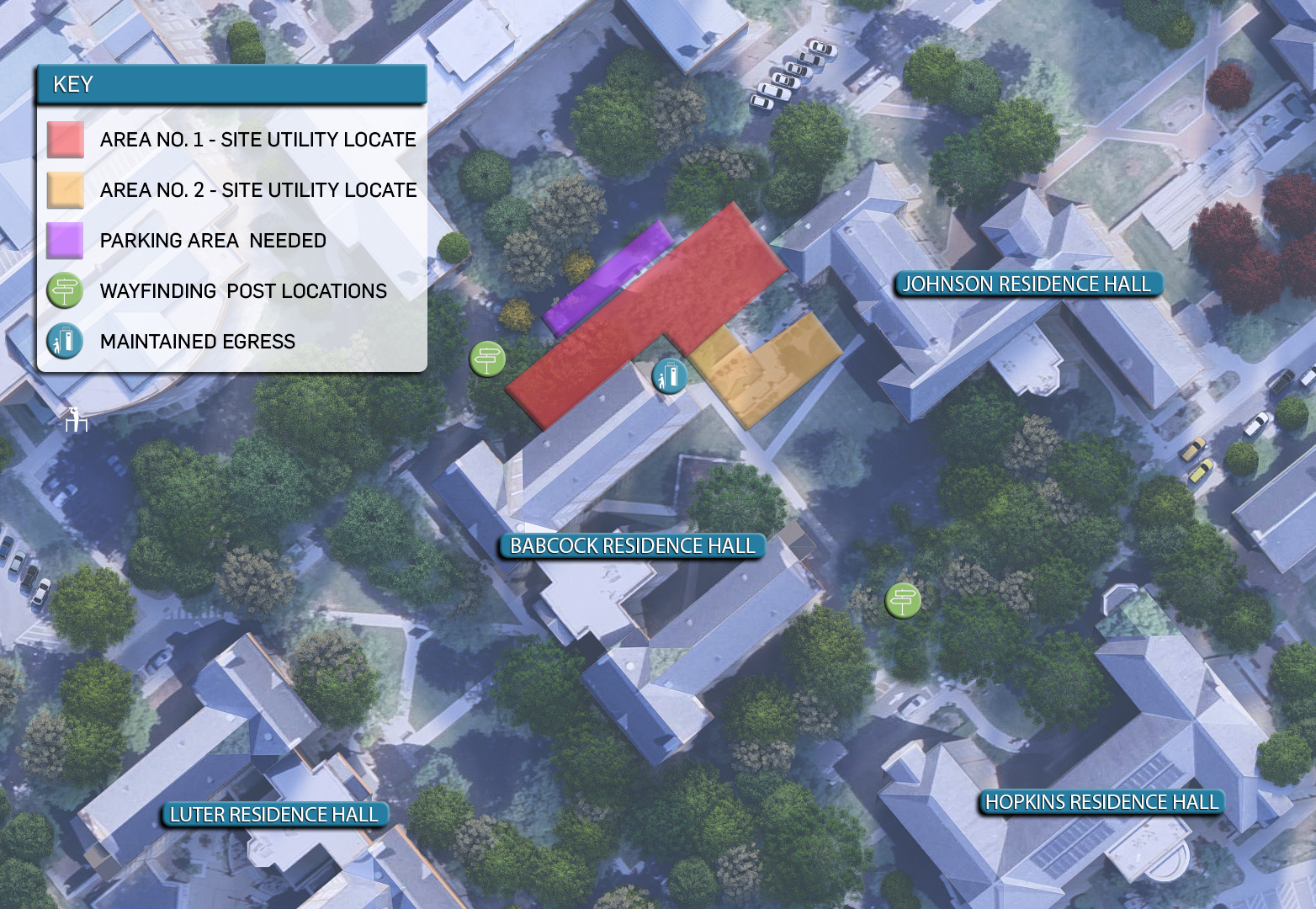Choose the Parking Area Needed legend entry
The width and height of the screenshot is (1316, 909).
(x=213, y=241)
